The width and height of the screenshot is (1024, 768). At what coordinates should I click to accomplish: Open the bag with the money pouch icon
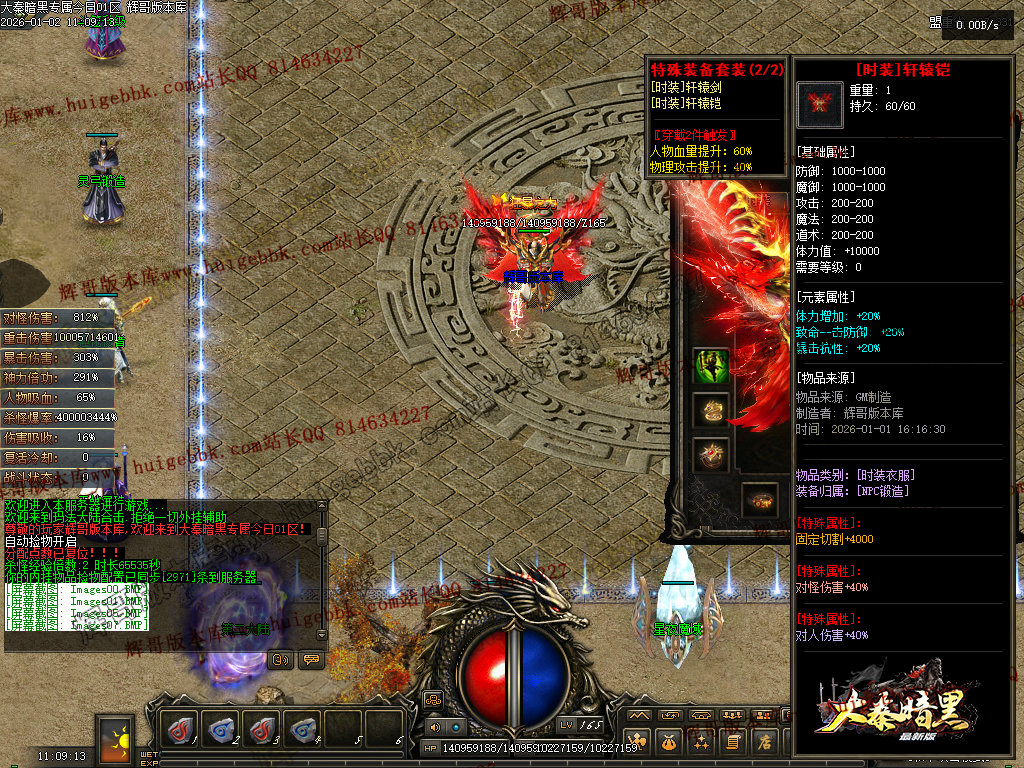[669, 742]
